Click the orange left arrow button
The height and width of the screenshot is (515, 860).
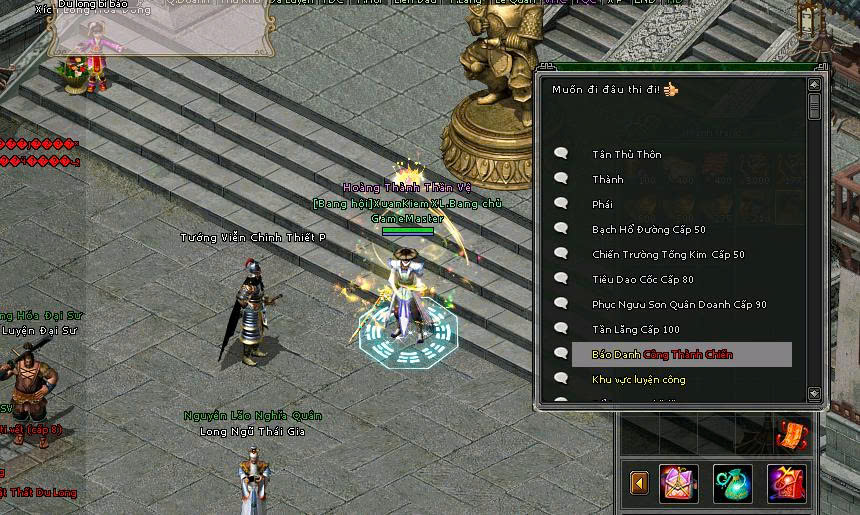[639, 483]
